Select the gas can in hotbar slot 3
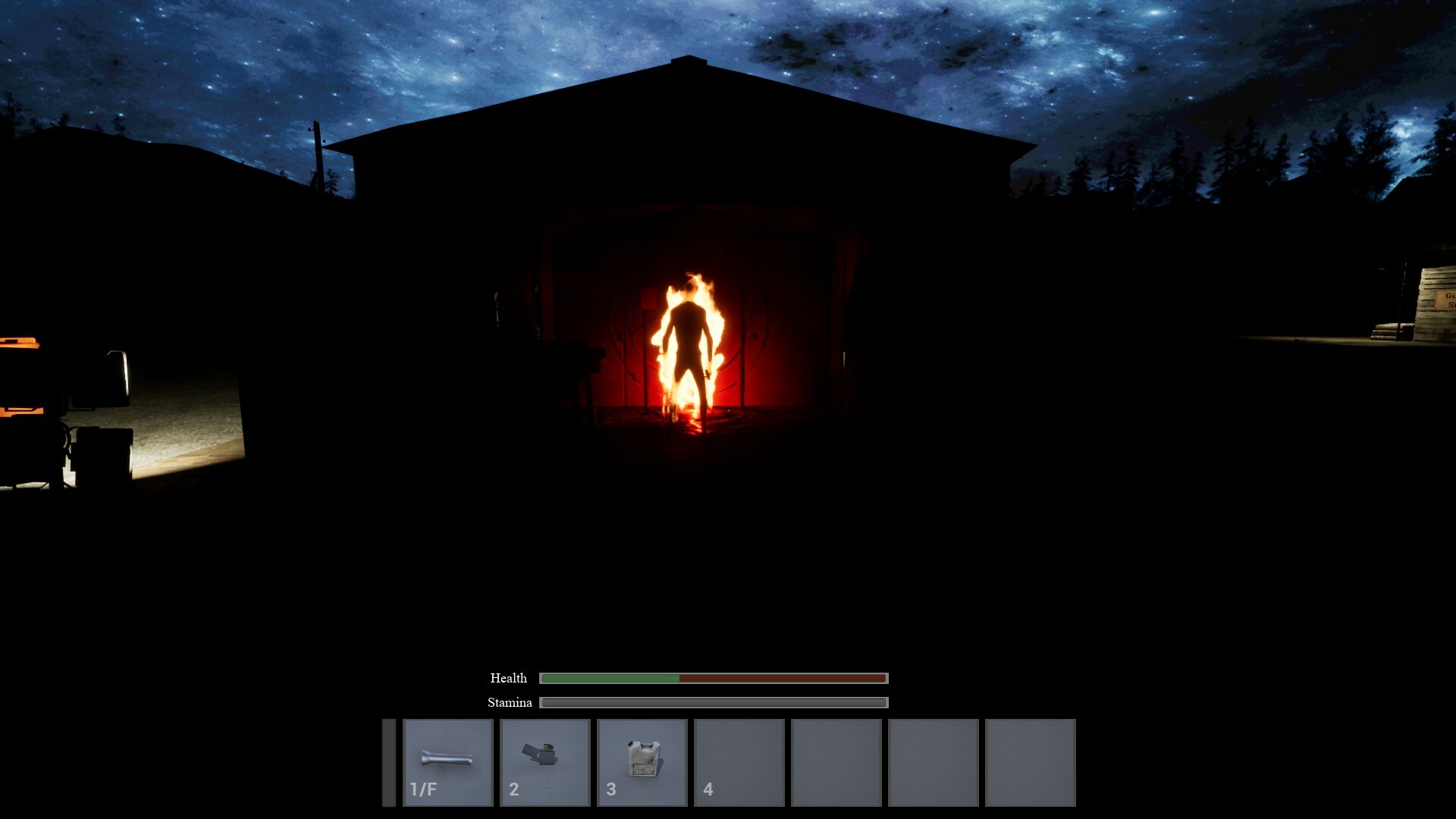Image resolution: width=1456 pixels, height=819 pixels. [642, 761]
